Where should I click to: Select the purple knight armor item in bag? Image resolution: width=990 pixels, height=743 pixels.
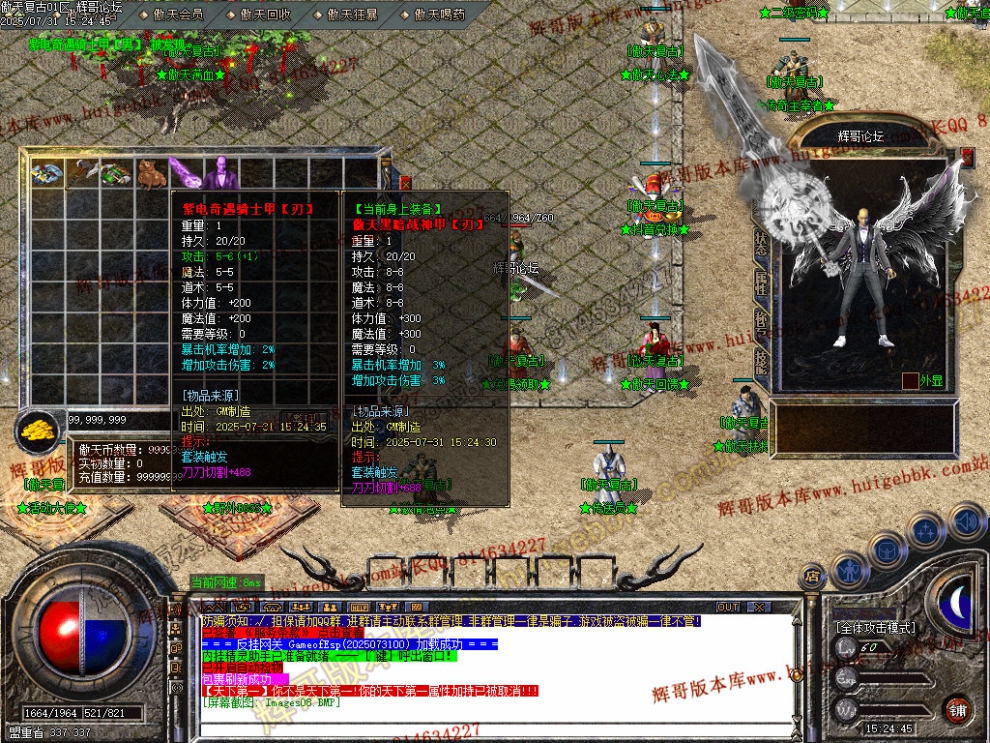click(218, 174)
